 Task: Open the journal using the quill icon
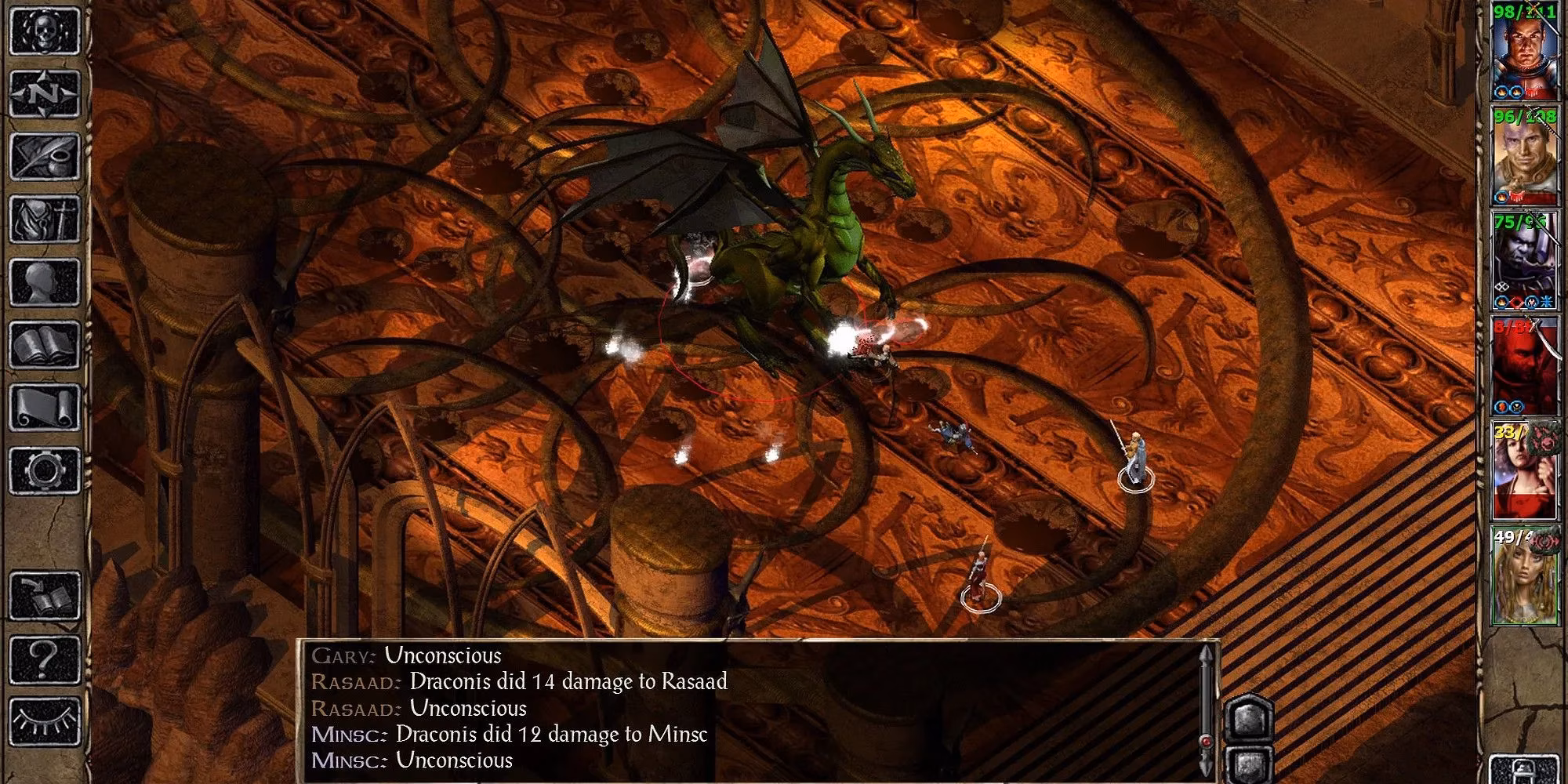pyautogui.click(x=43, y=154)
